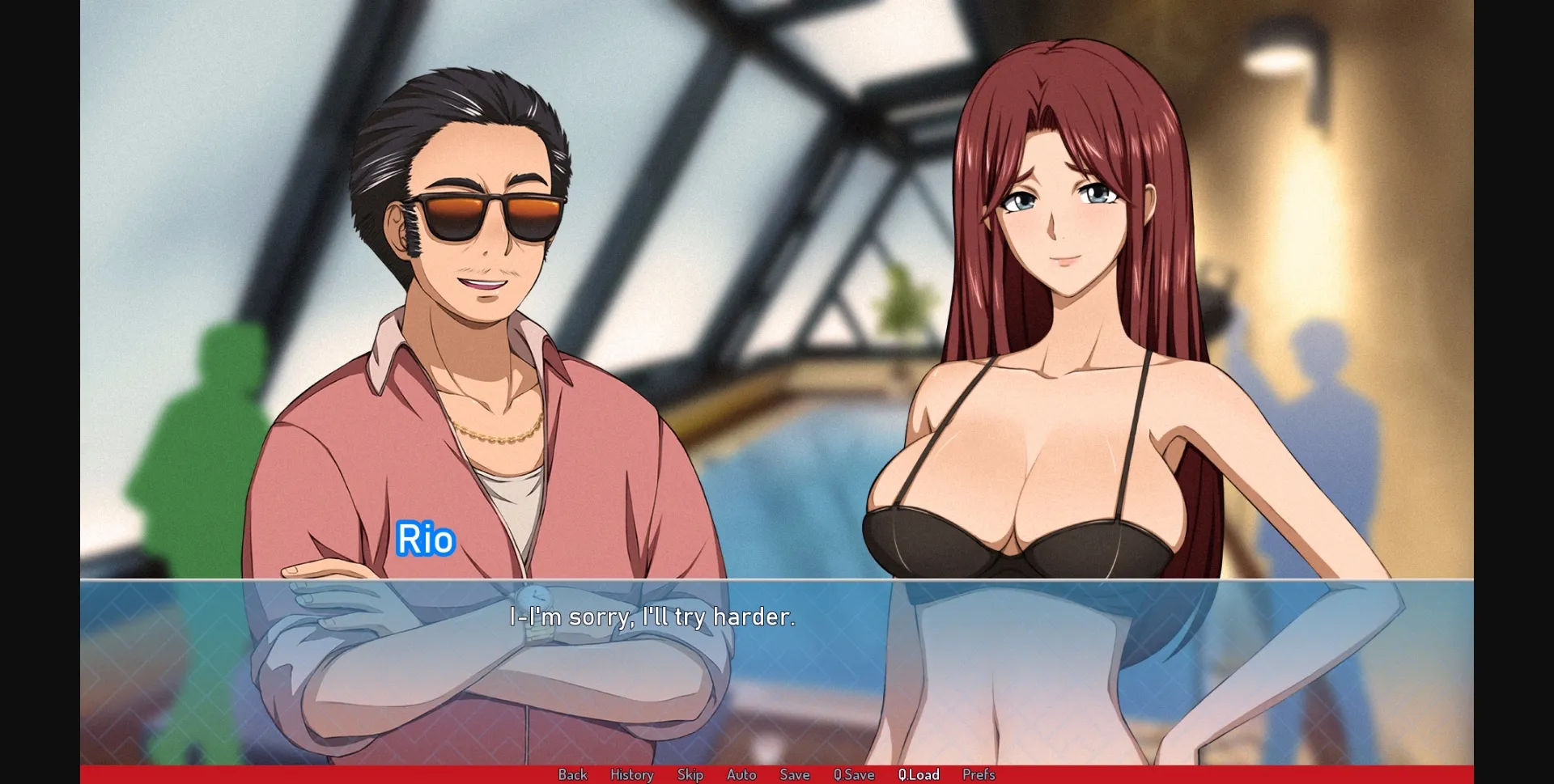Toggle "Auto" text advance mode

[x=741, y=774]
